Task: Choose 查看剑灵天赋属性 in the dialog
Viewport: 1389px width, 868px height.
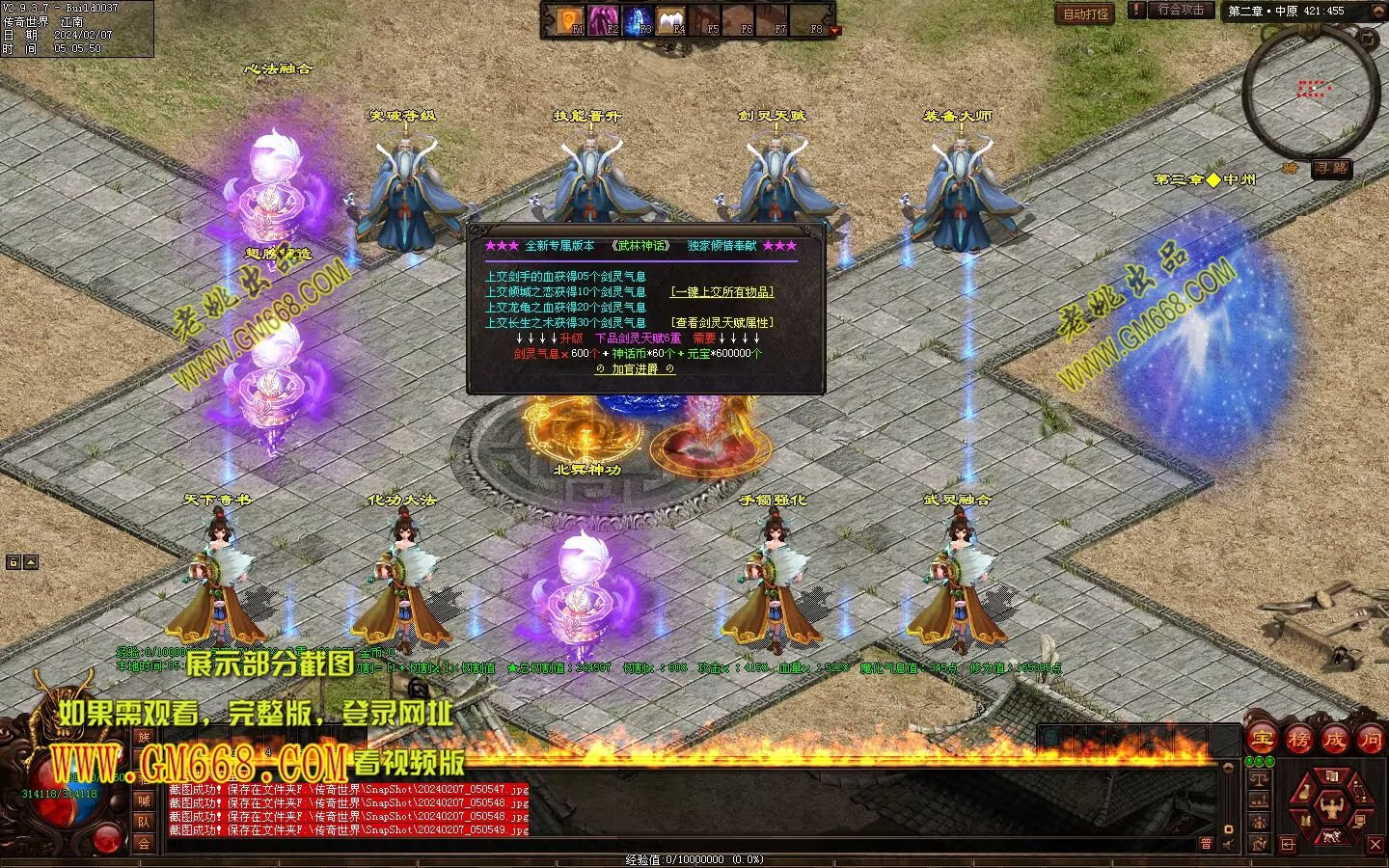Action: [x=722, y=322]
